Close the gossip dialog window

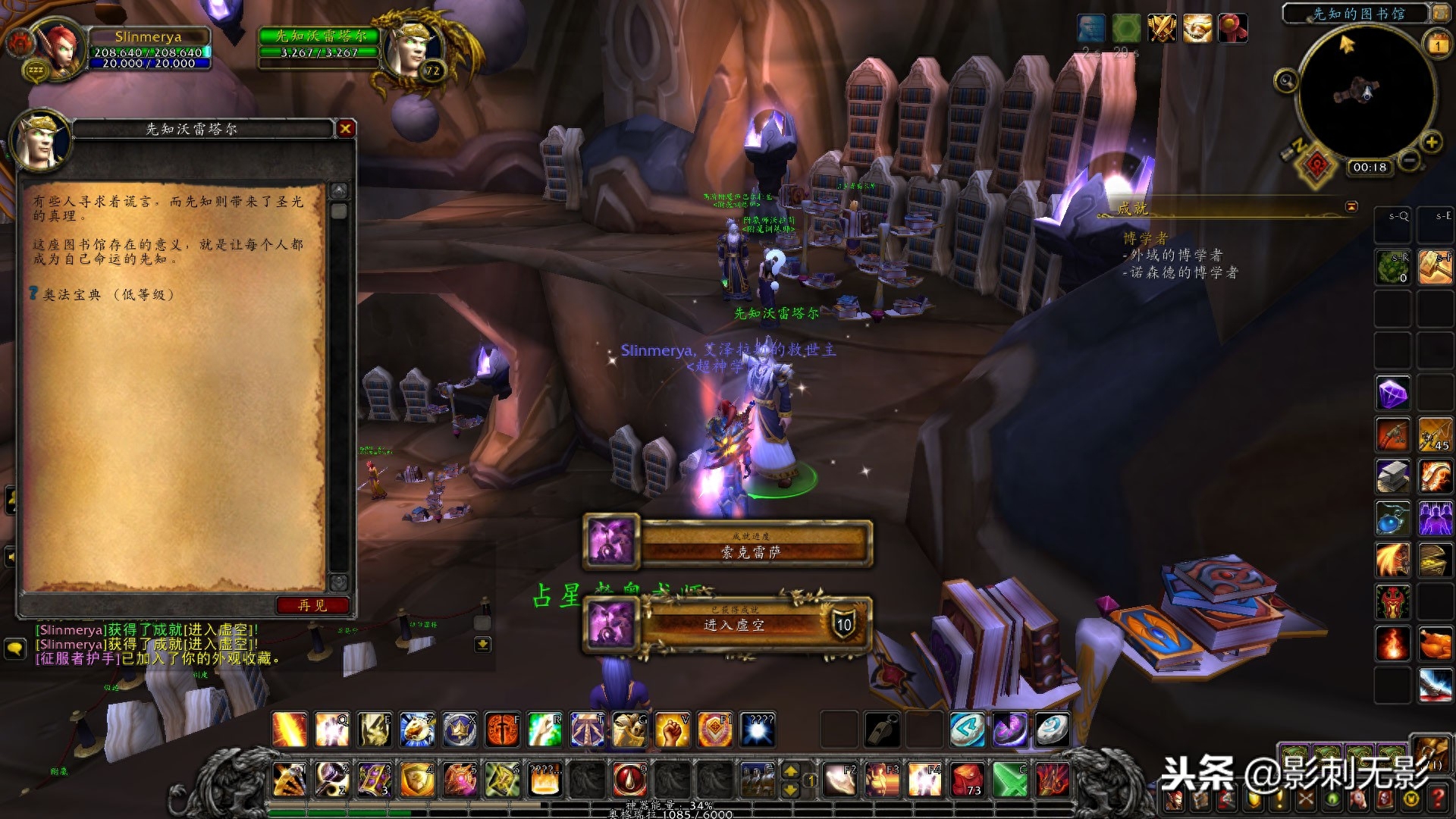click(x=346, y=129)
